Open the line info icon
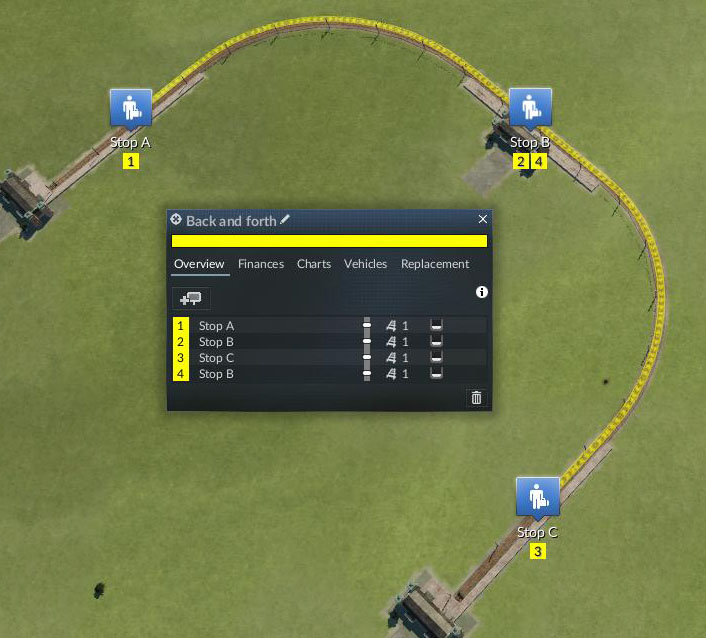This screenshot has width=706, height=638. coord(482,292)
